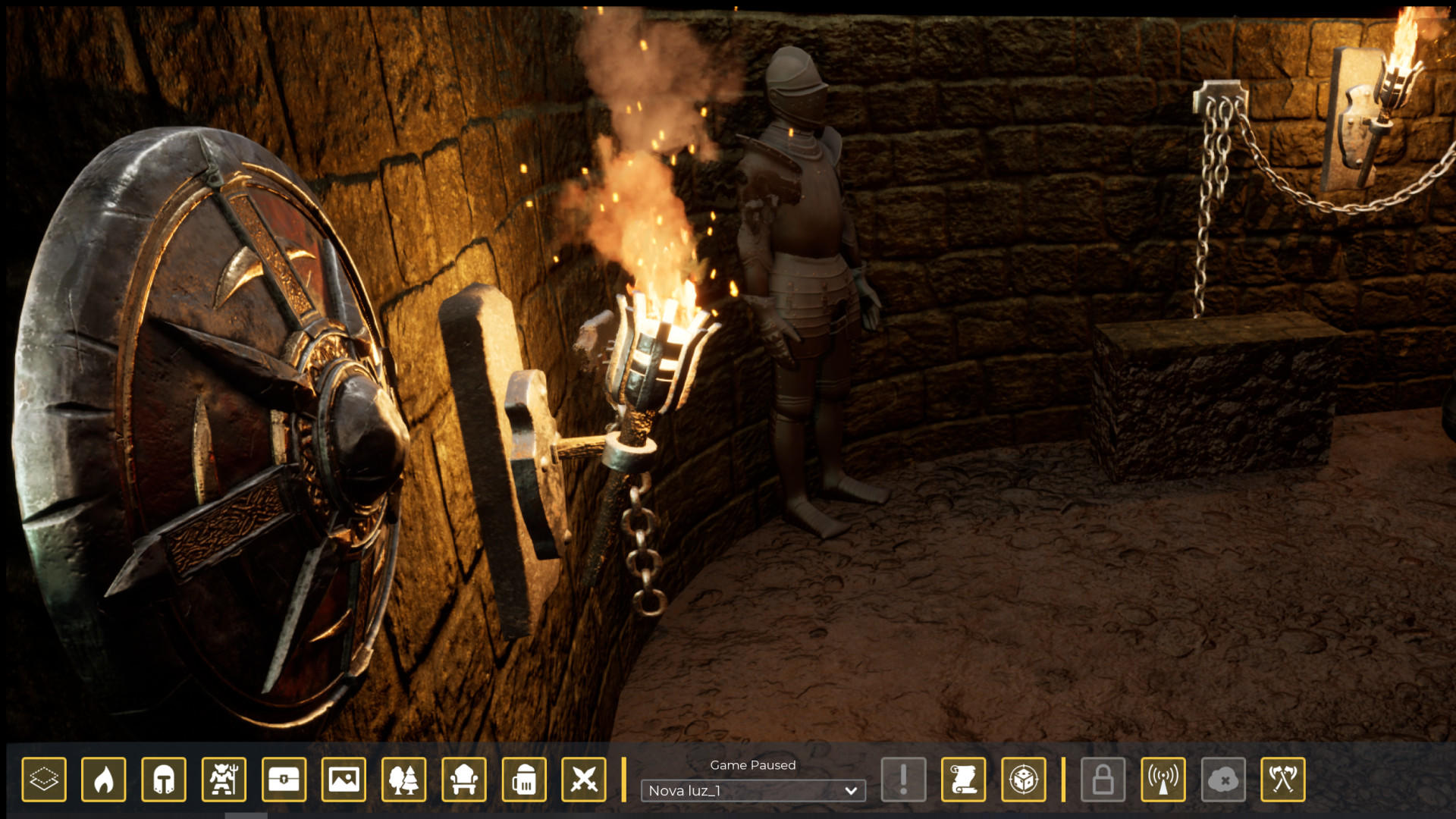This screenshot has width=1456, height=819.
Task: Open the parchment scroll button
Action: (x=963, y=779)
